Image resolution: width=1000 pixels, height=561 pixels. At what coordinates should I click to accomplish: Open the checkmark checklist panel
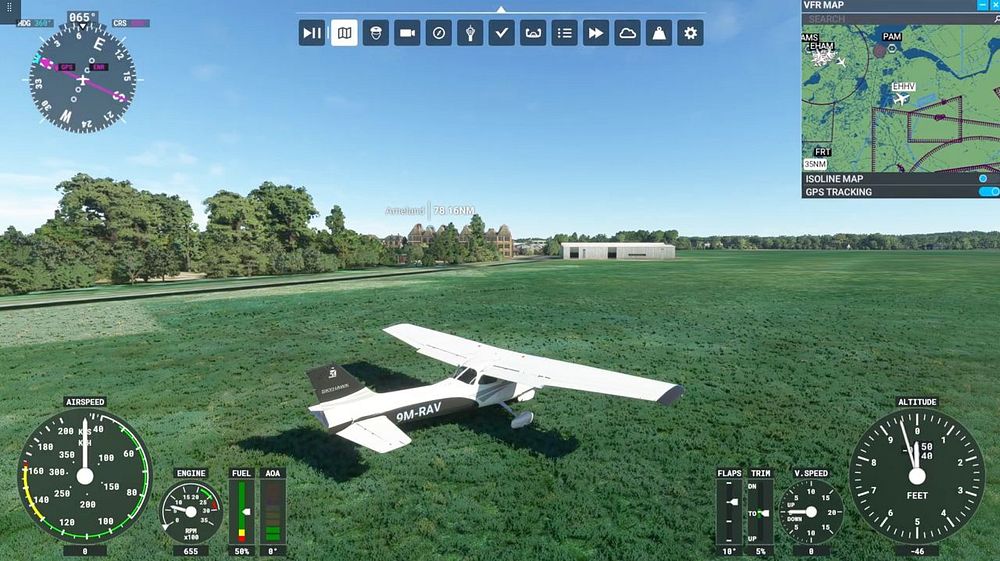coord(502,33)
